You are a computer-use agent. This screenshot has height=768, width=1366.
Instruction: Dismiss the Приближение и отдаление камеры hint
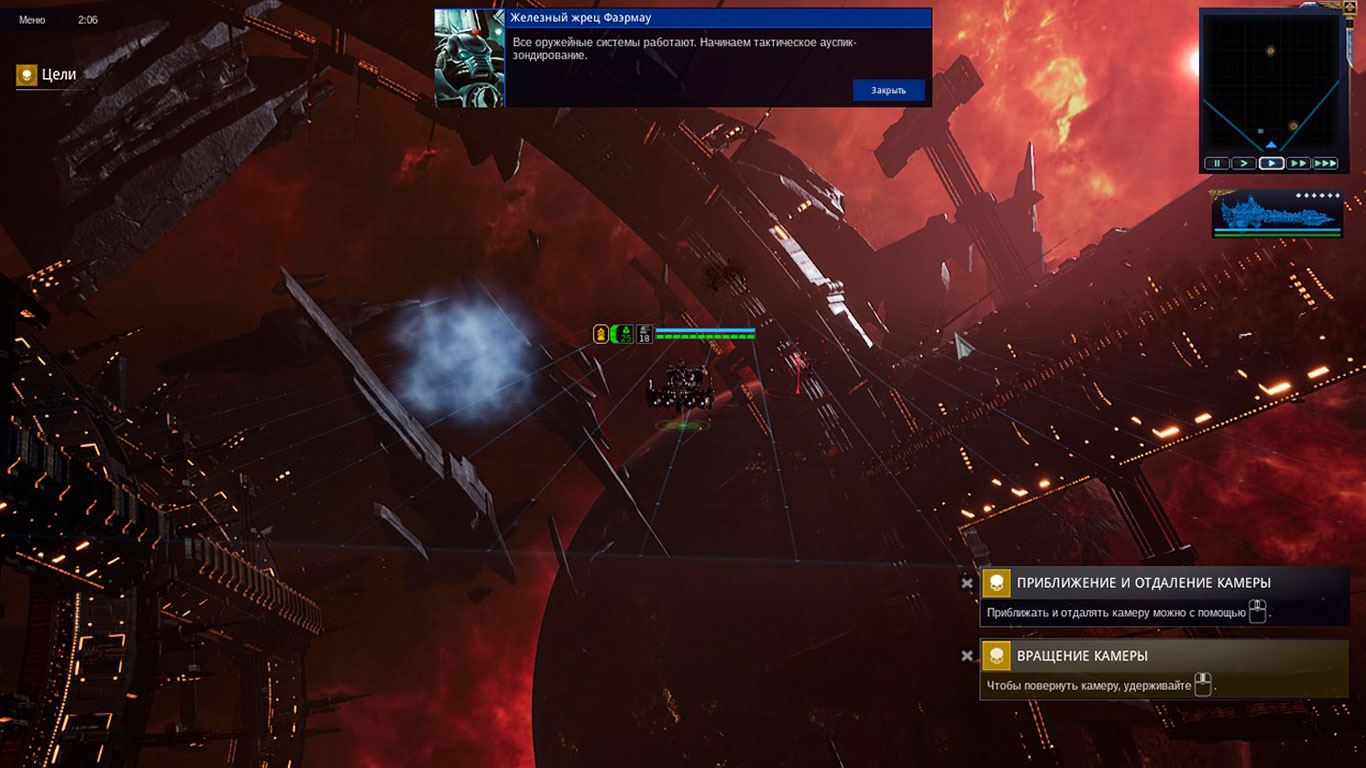pyautogui.click(x=967, y=583)
